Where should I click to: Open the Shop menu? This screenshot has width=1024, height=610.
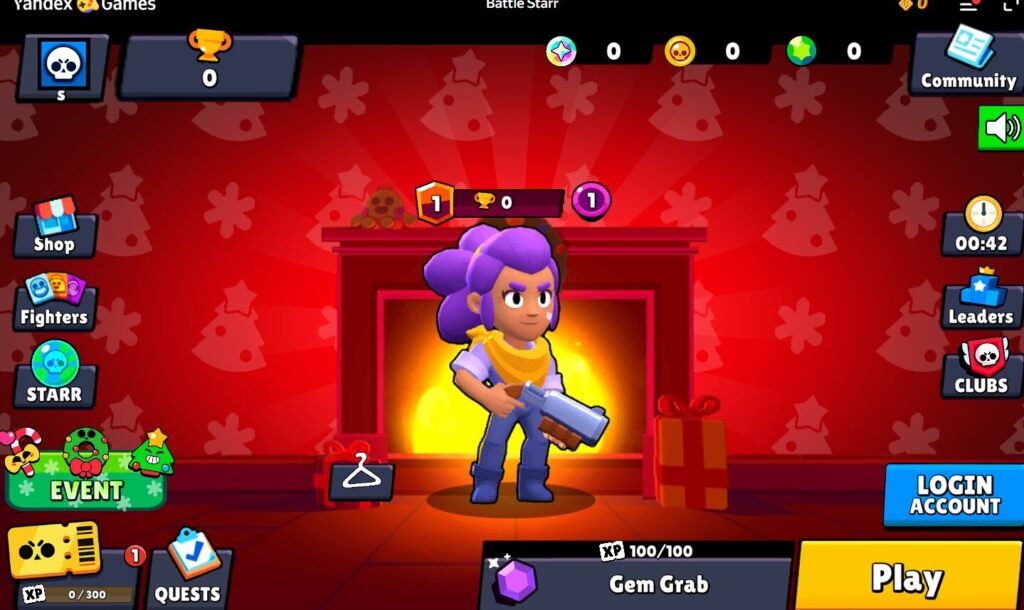(x=54, y=230)
